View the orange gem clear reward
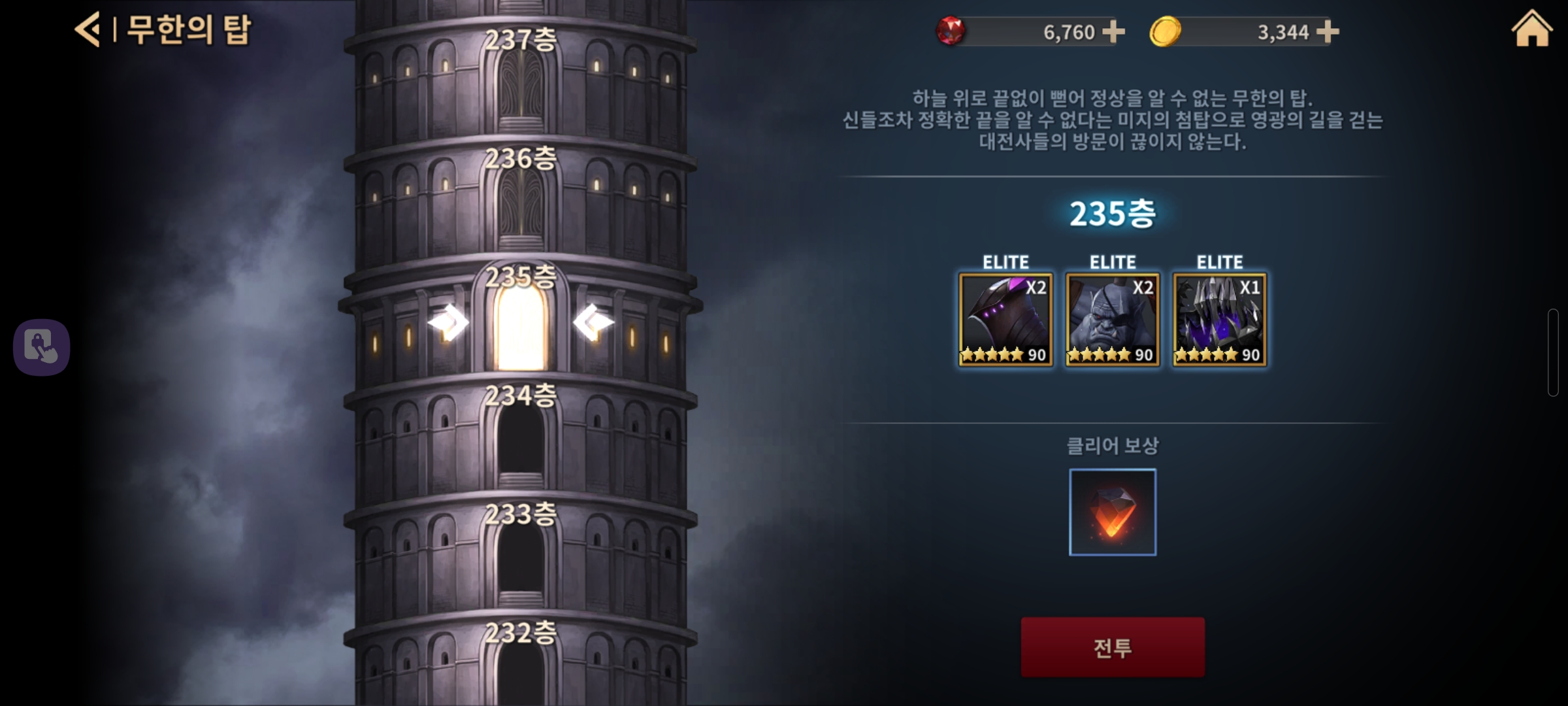 (1113, 512)
